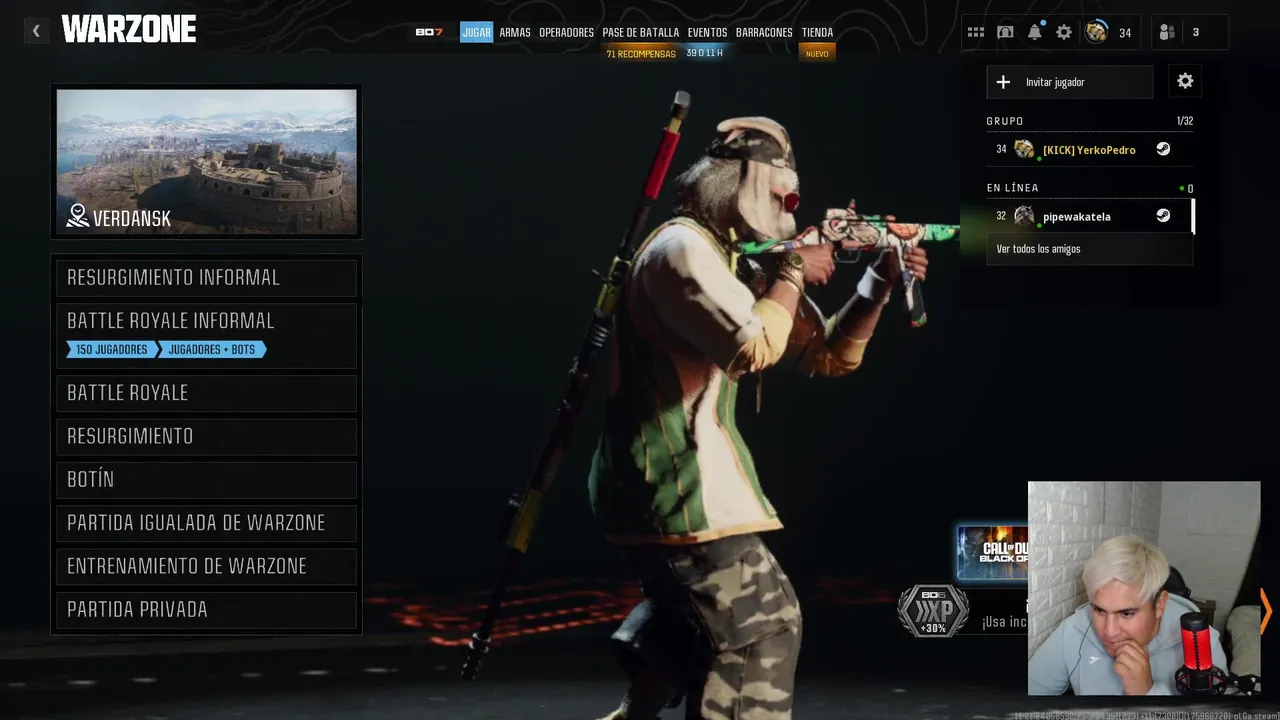Open the Barracones tab
Viewport: 1280px width, 720px height.
coord(764,33)
